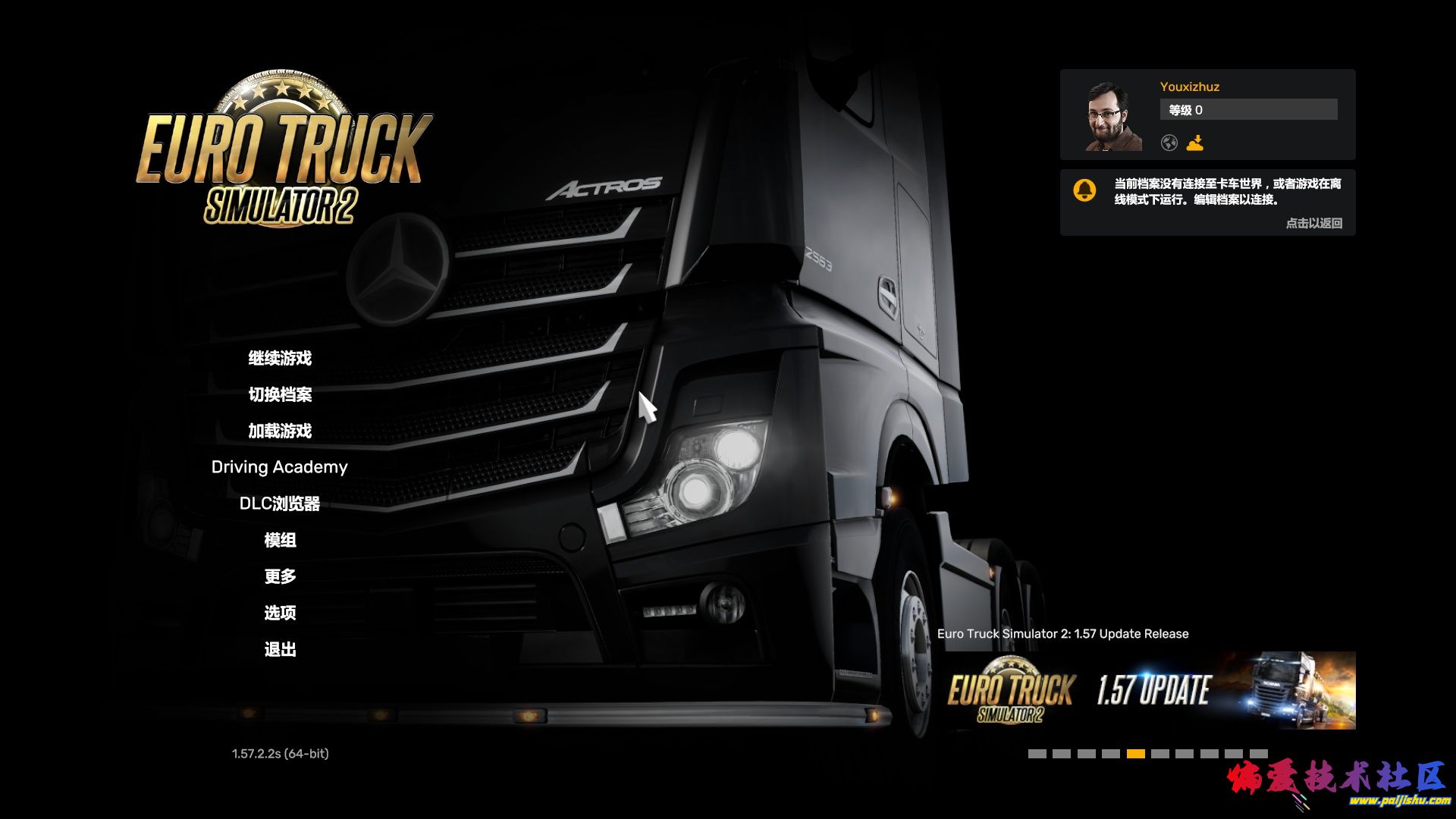Viewport: 1456px width, 819px height.
Task: Click the Youxizhuz profile avatar
Action: pos(1113,116)
